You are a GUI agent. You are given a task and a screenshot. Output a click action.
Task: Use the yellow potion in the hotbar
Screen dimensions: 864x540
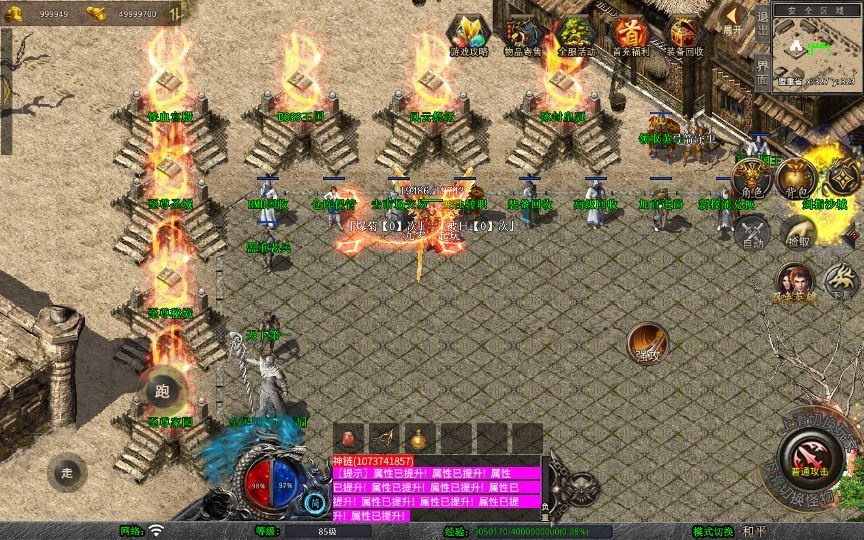[x=418, y=438]
